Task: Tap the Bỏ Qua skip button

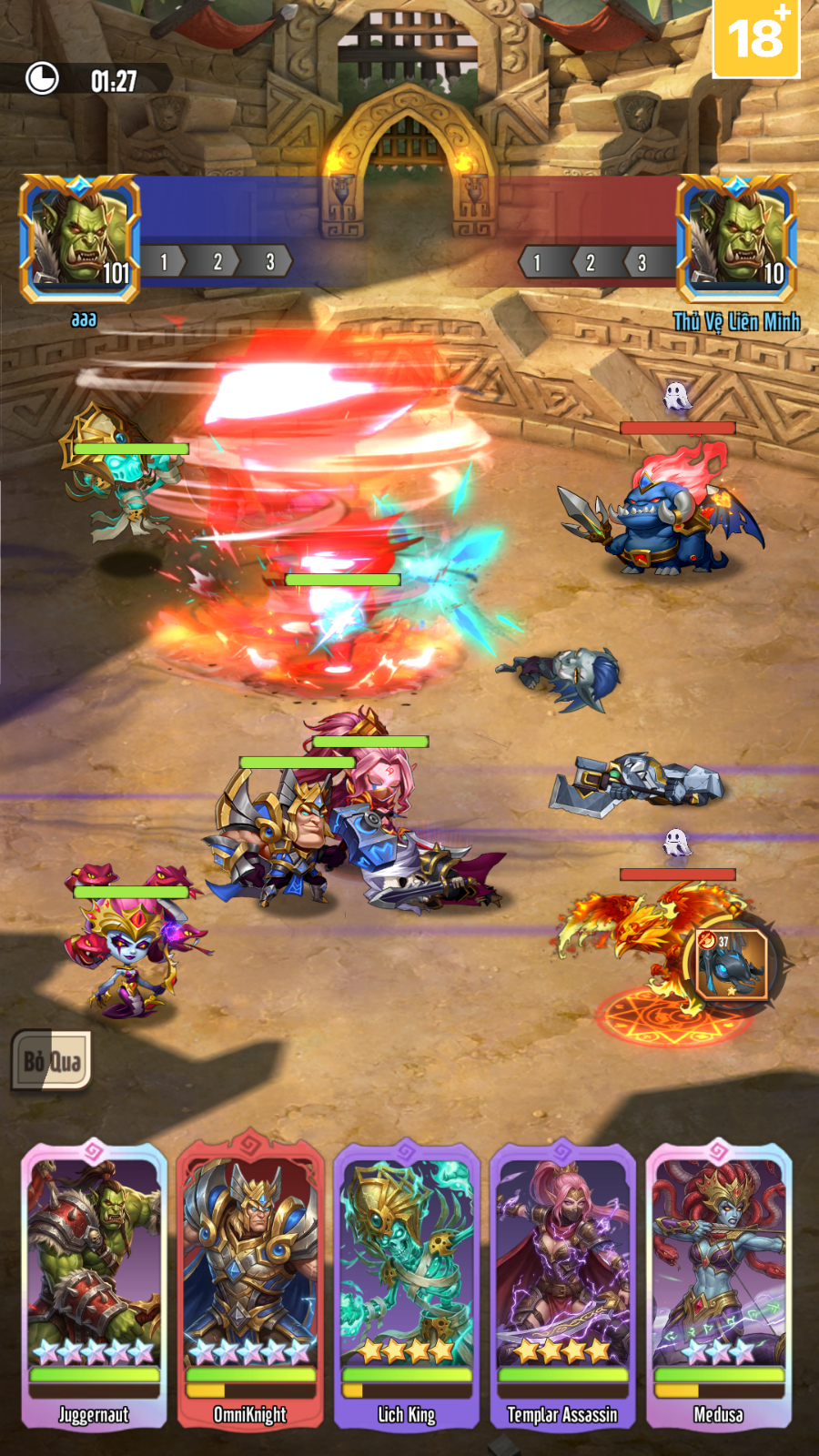Action: [x=52, y=1060]
